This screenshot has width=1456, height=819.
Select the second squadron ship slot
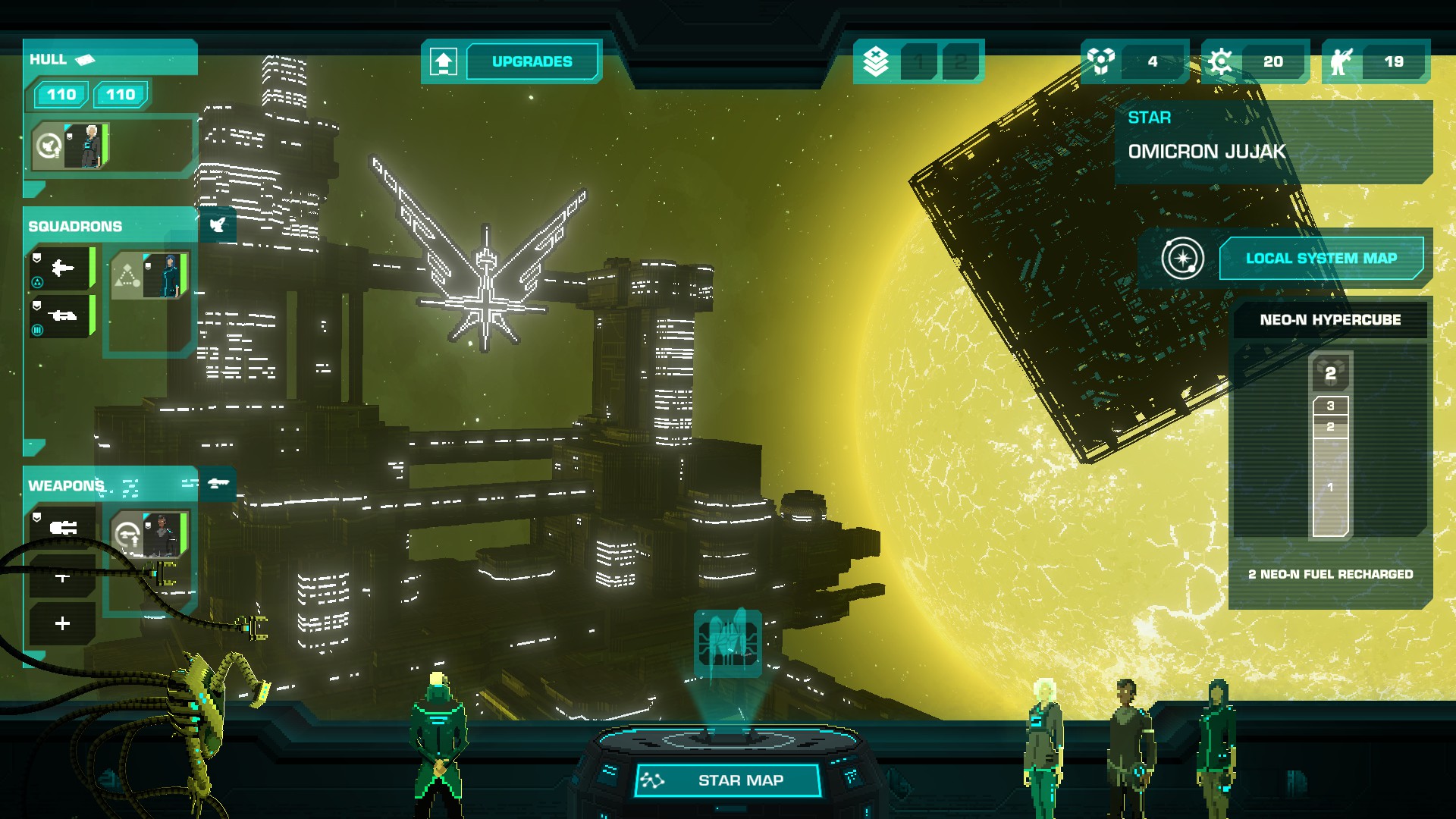62,315
